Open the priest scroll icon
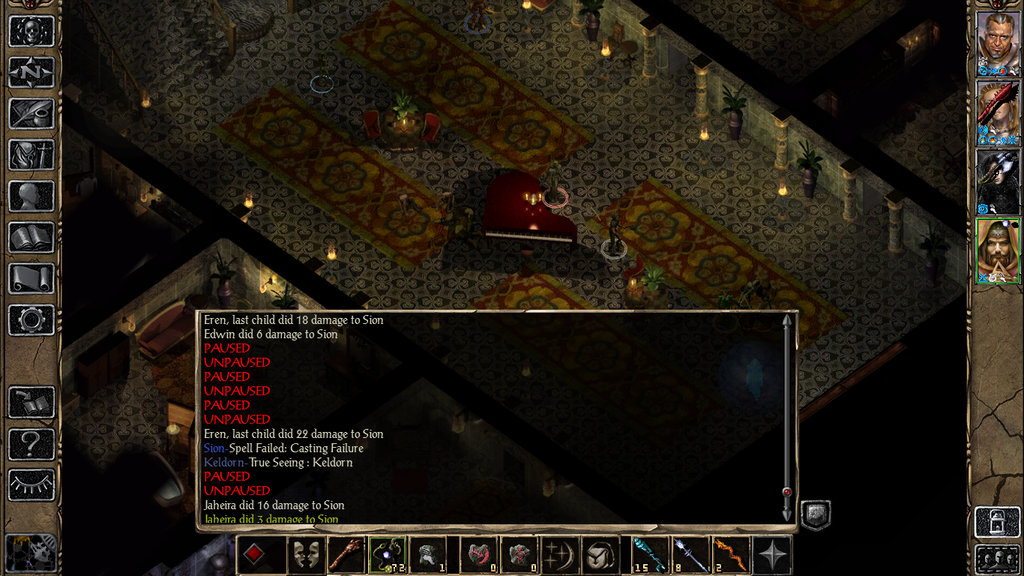Screen dimensions: 1024x576 [x=31, y=279]
